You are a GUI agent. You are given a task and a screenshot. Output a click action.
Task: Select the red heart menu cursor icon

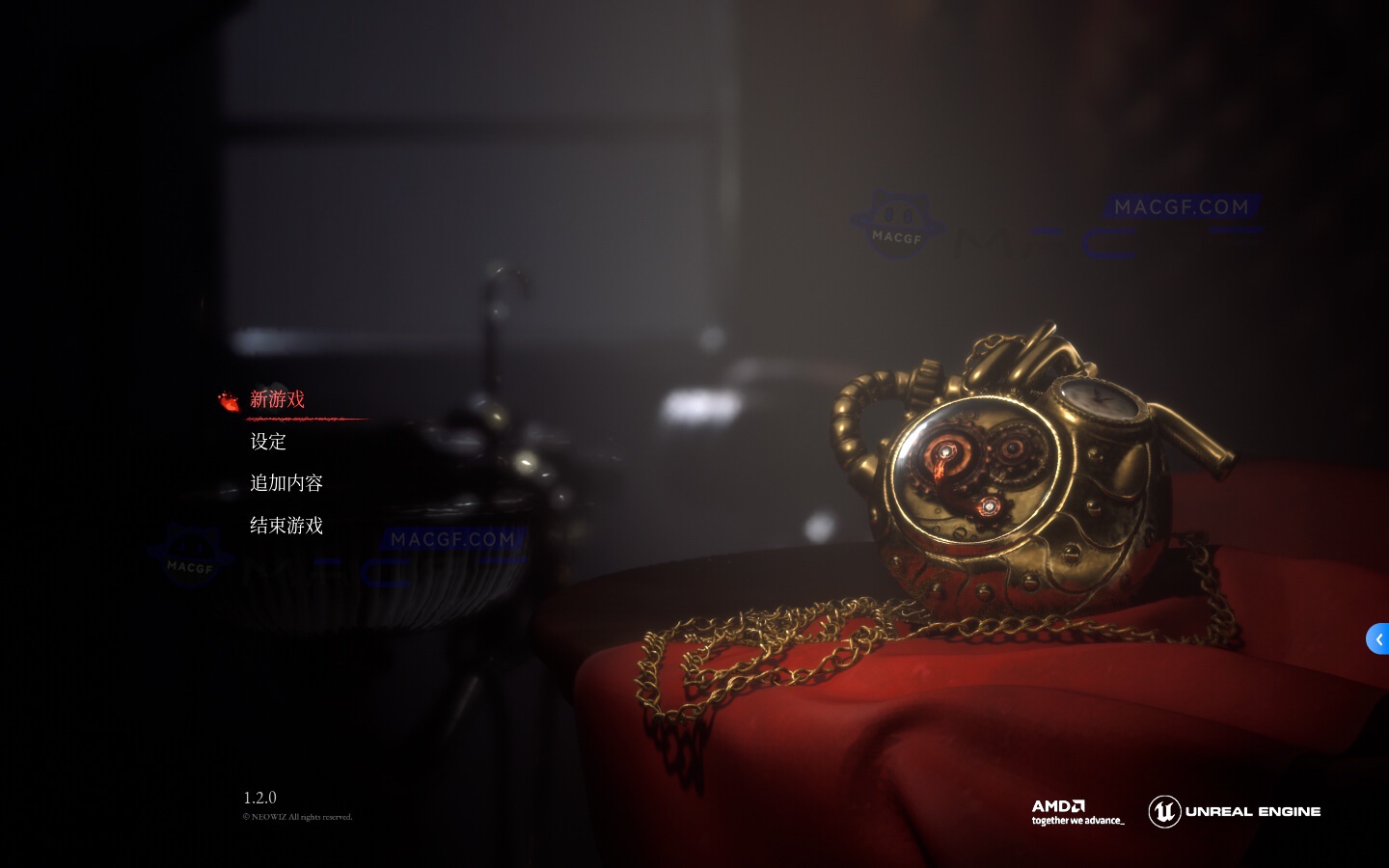point(229,400)
